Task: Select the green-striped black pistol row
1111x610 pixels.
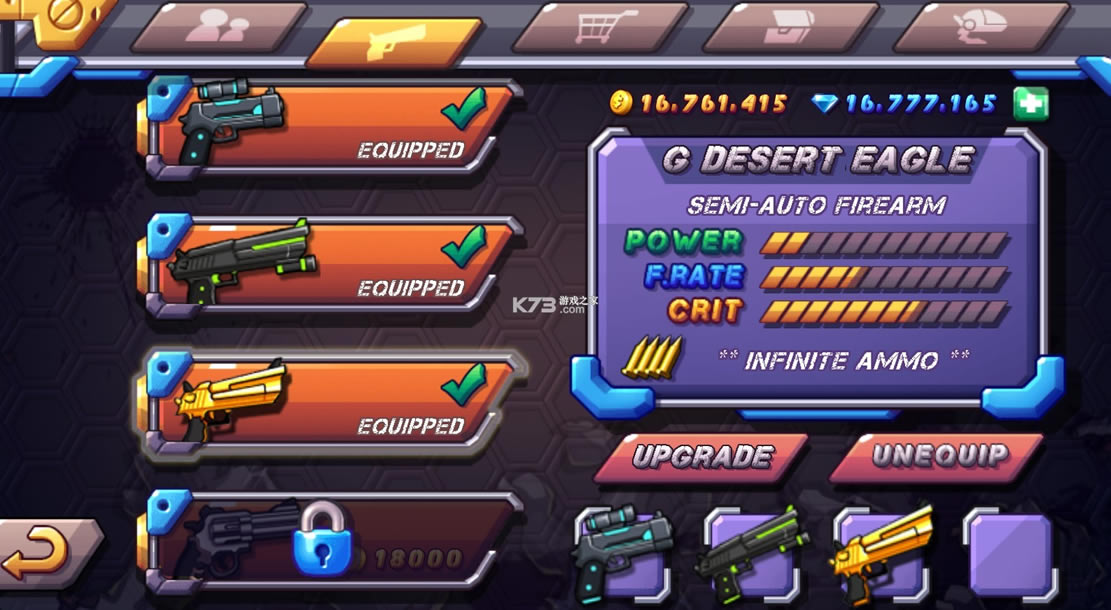Action: tap(330, 264)
